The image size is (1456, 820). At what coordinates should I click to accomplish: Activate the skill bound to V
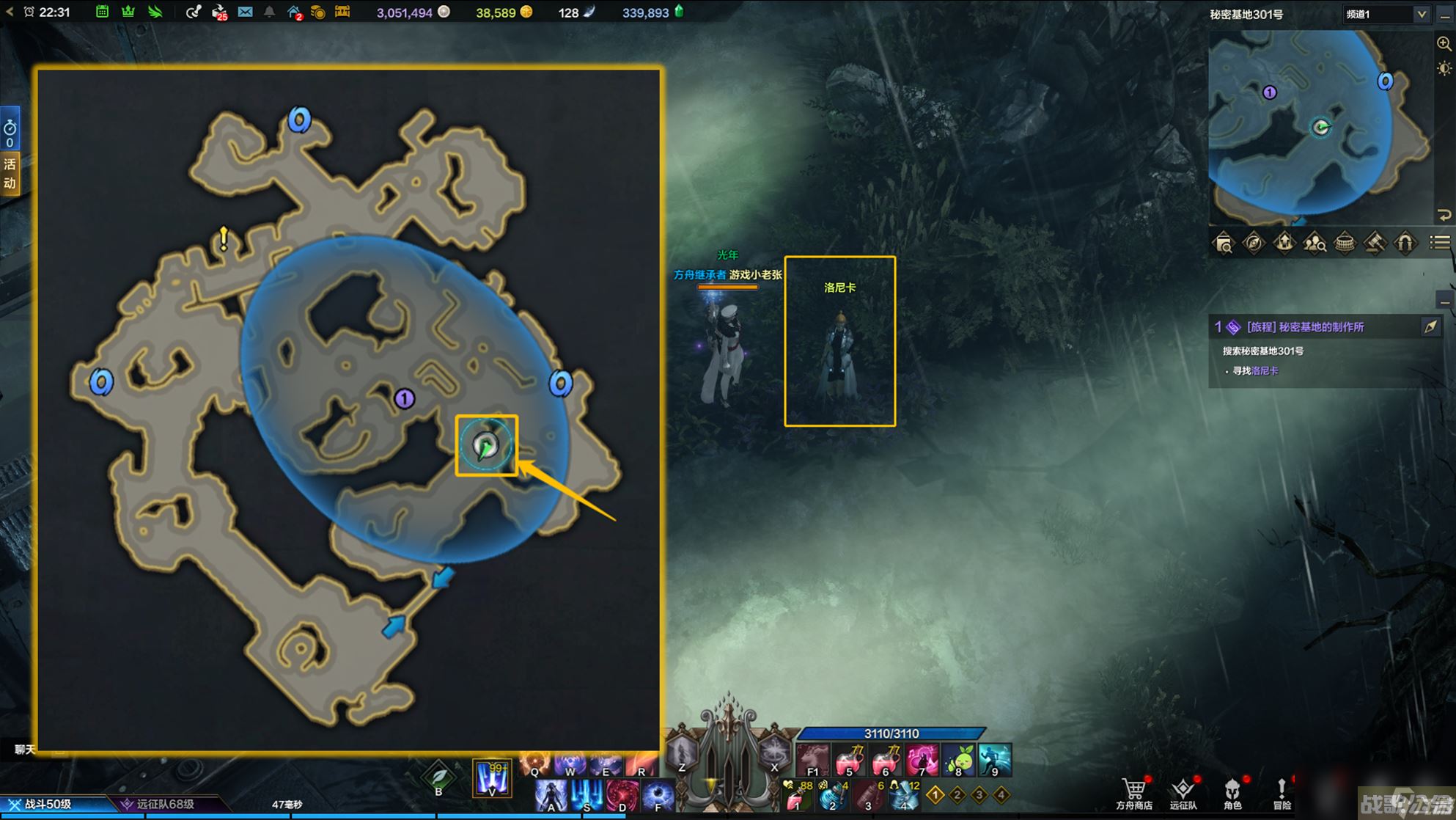coord(491,778)
